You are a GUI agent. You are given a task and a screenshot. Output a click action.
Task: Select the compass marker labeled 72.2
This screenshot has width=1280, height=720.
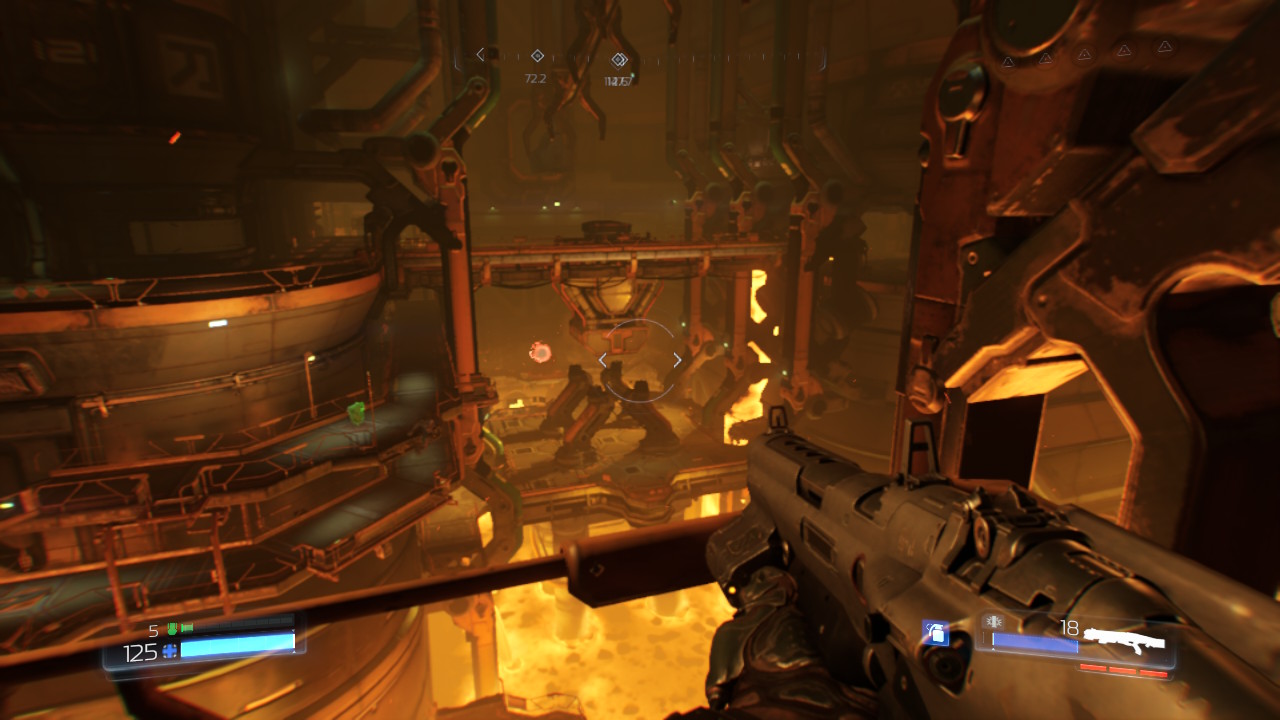click(537, 56)
